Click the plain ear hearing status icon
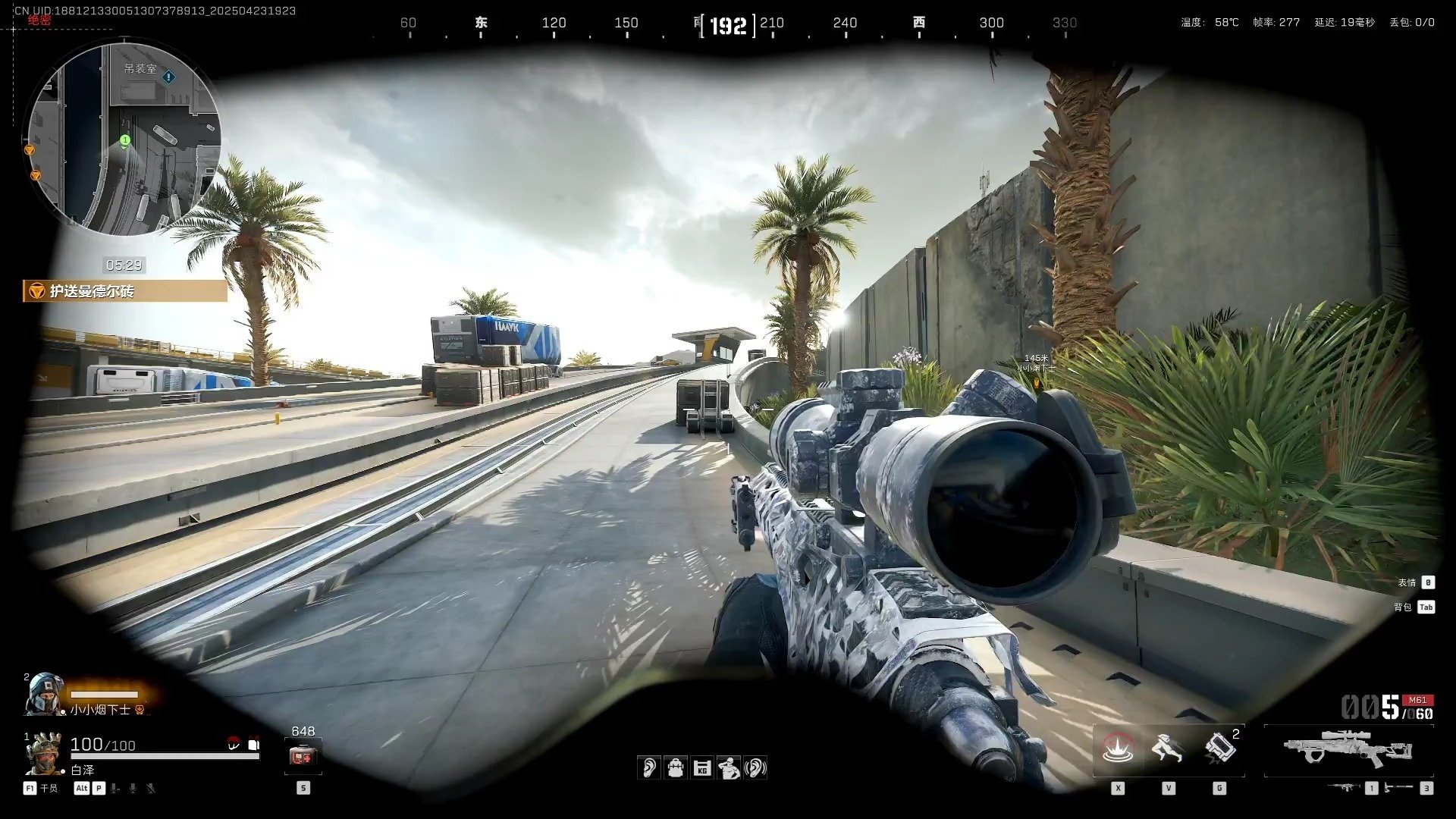 (x=649, y=768)
